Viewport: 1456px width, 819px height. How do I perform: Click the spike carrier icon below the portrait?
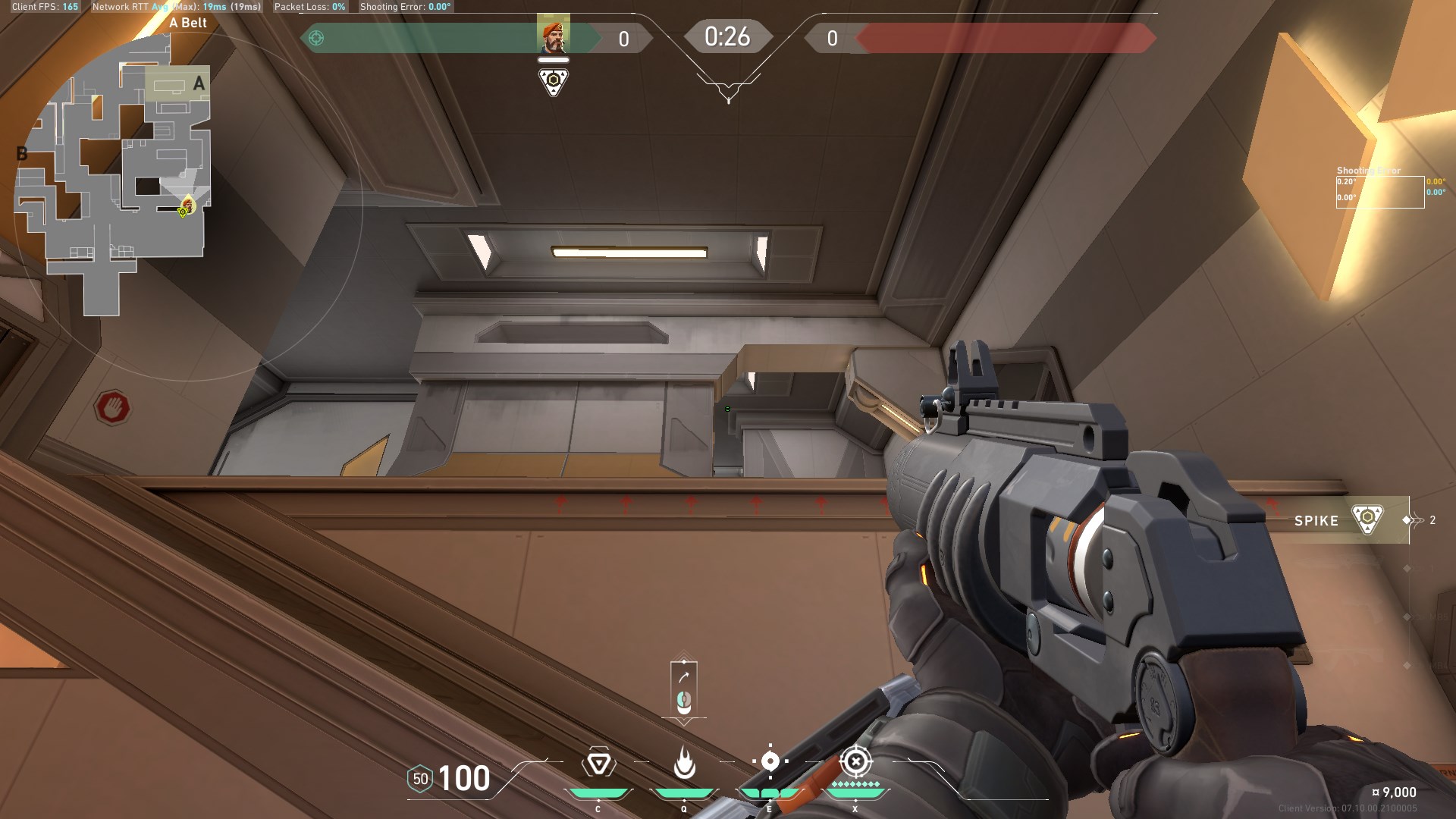click(553, 81)
